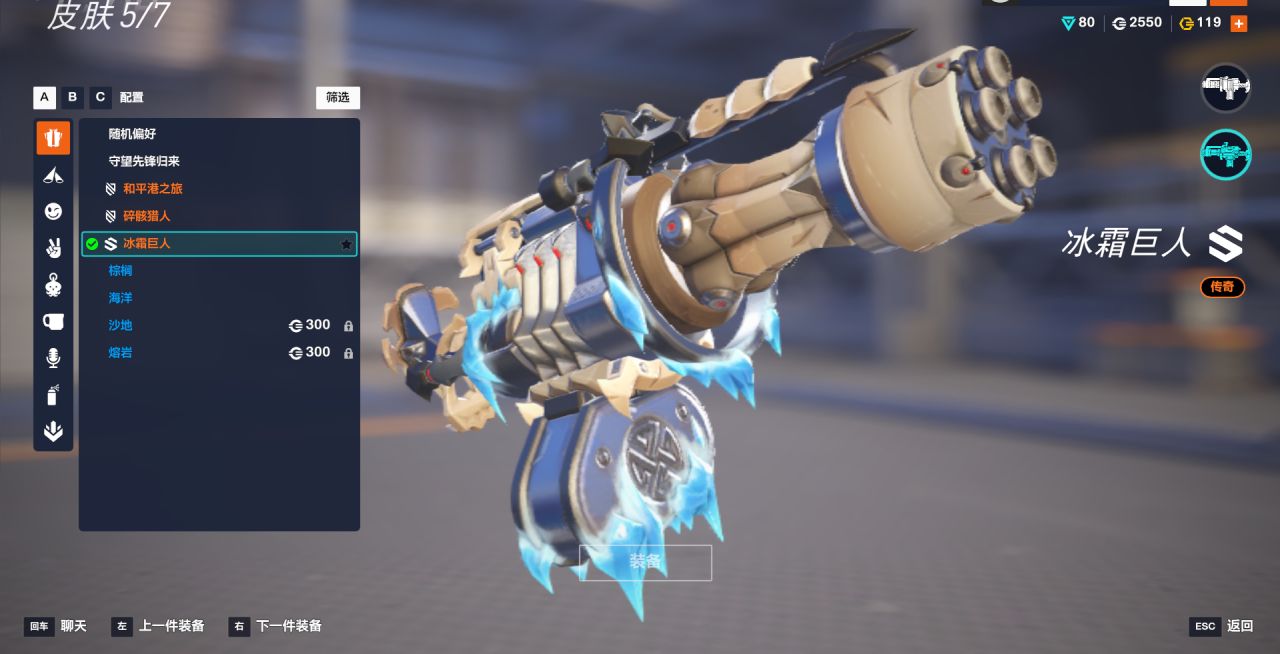Choose the 守望先锋归来 skin
Image resolution: width=1280 pixels, height=654 pixels.
[x=144, y=161]
